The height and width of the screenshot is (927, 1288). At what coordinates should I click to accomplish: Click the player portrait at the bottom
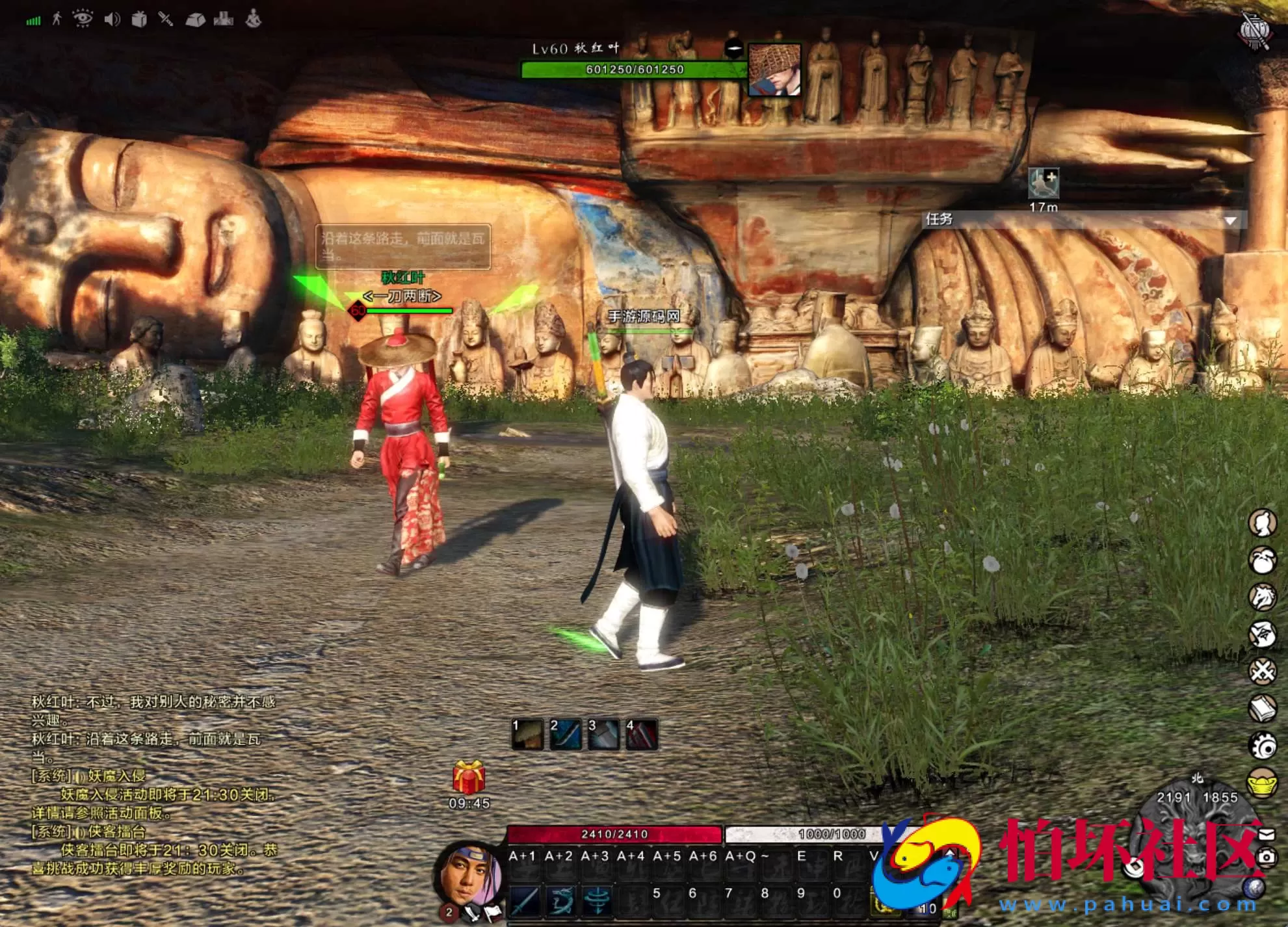coord(468,878)
